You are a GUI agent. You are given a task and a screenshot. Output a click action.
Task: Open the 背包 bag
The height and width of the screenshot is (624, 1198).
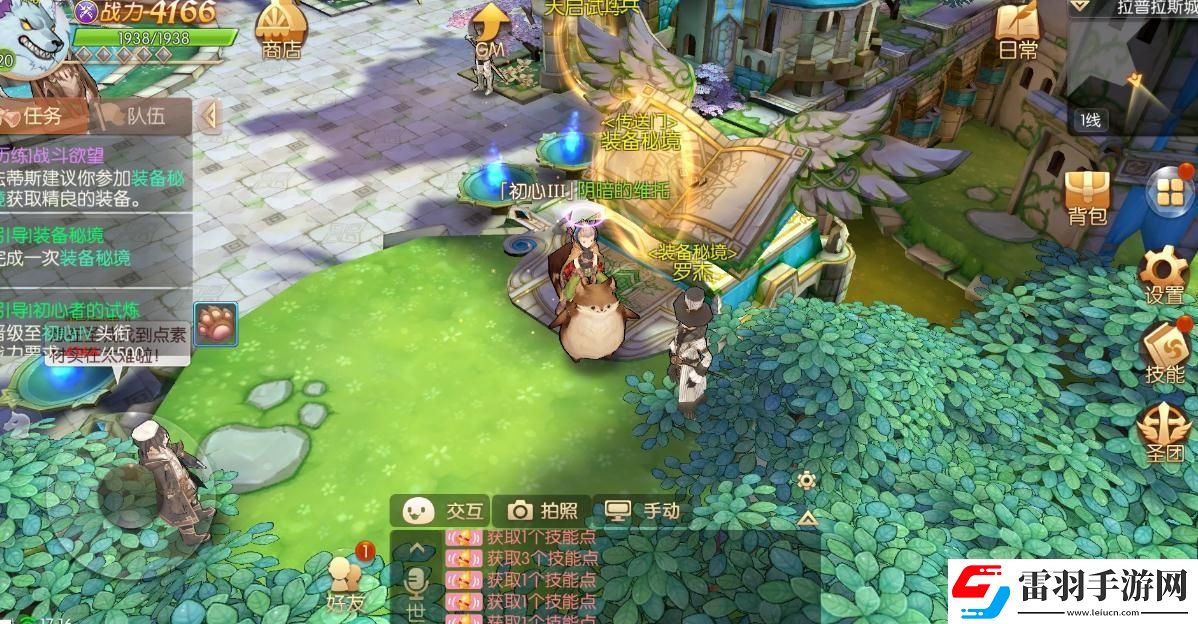[x=1088, y=196]
